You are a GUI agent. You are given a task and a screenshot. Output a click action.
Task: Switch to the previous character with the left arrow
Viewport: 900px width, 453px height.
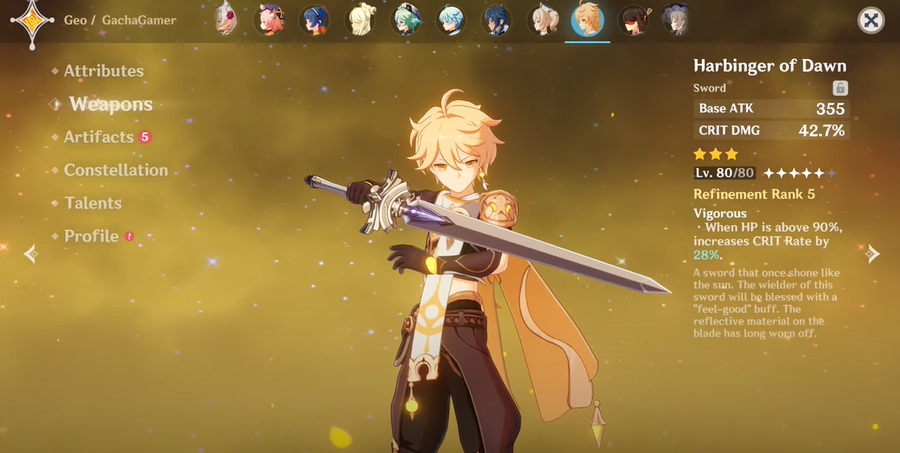[30, 254]
